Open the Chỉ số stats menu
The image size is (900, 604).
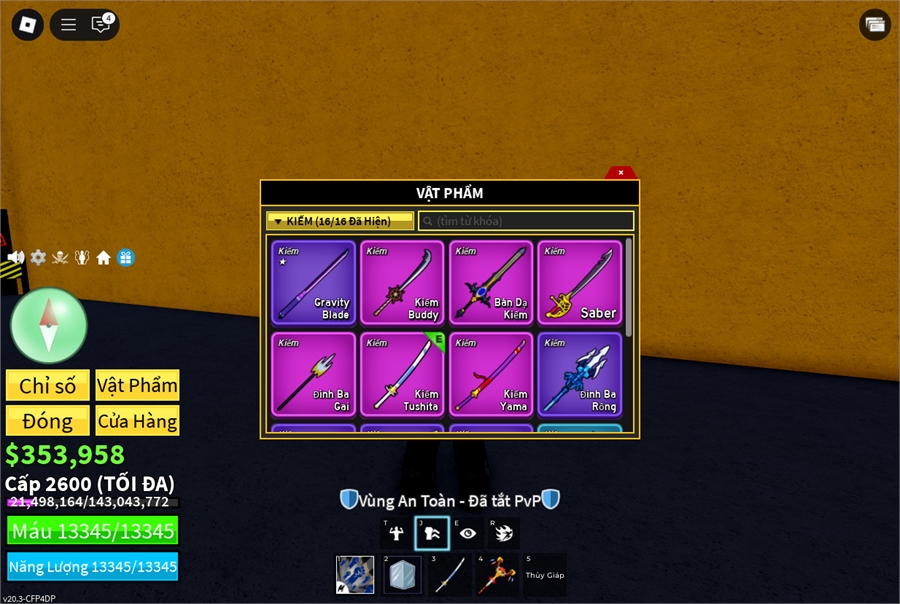click(47, 386)
